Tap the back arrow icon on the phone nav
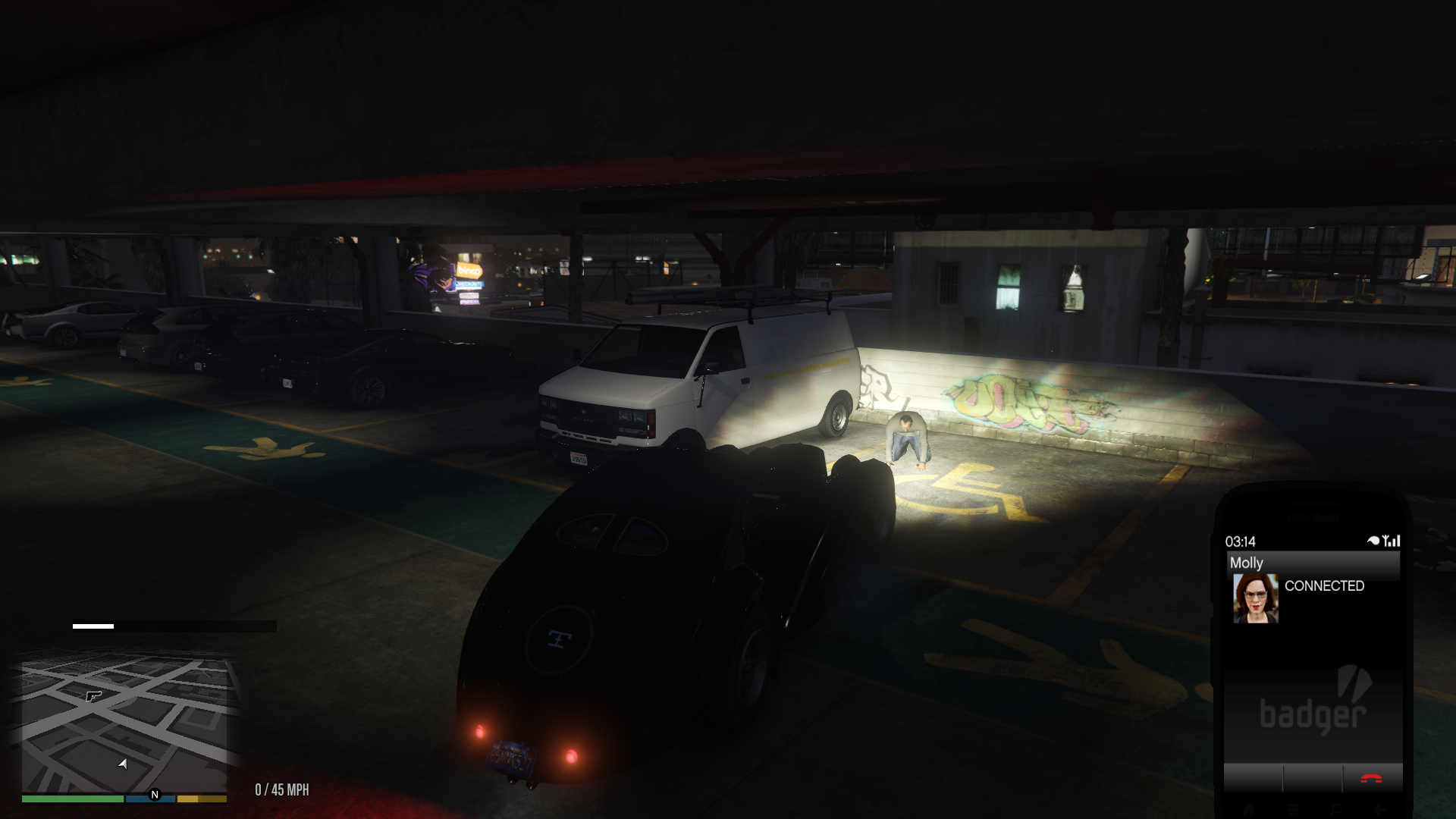The image size is (1456, 819). (x=1379, y=808)
